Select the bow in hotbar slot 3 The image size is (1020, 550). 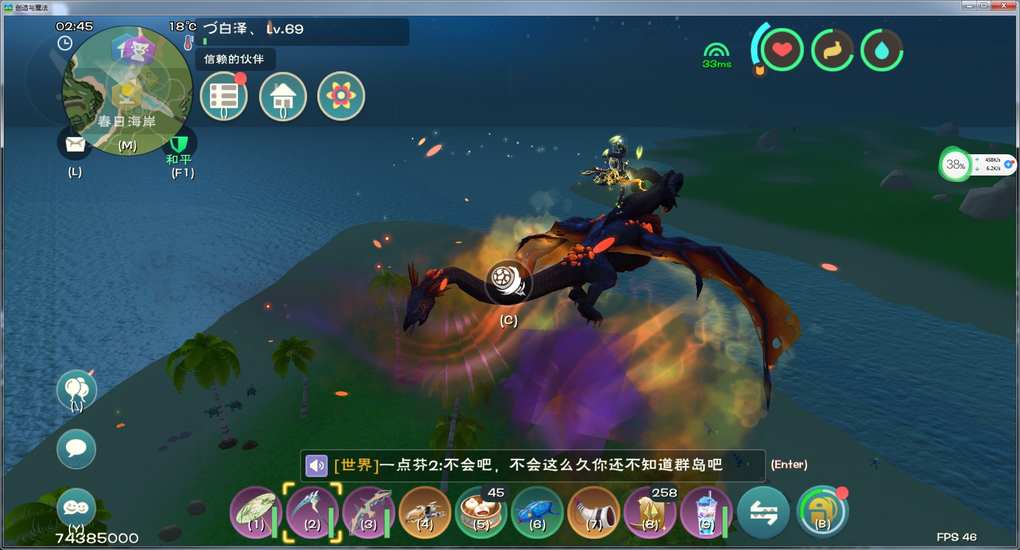coord(366,511)
